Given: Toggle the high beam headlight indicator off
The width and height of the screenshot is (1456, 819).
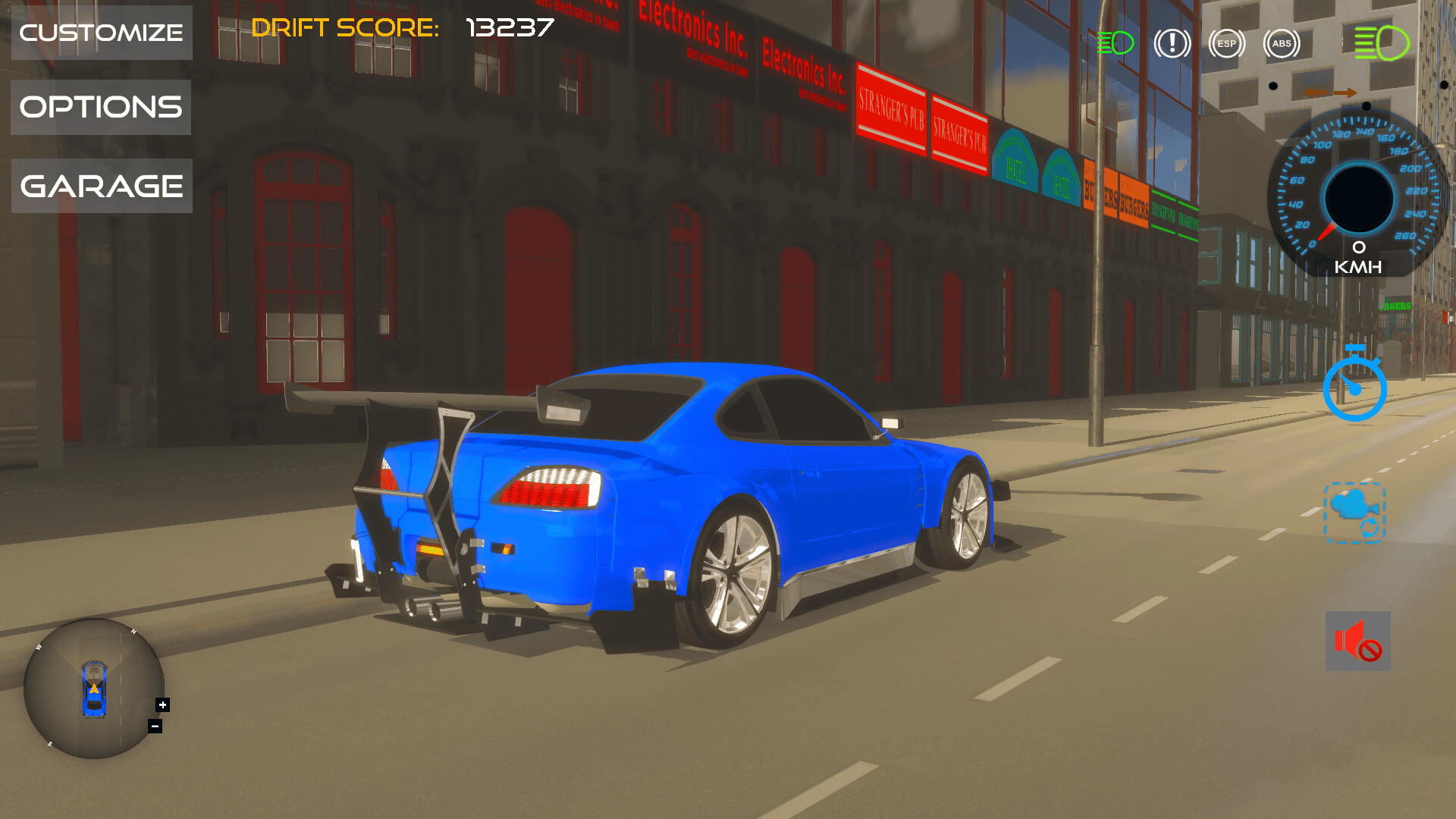Looking at the screenshot, I should coord(1382,43).
